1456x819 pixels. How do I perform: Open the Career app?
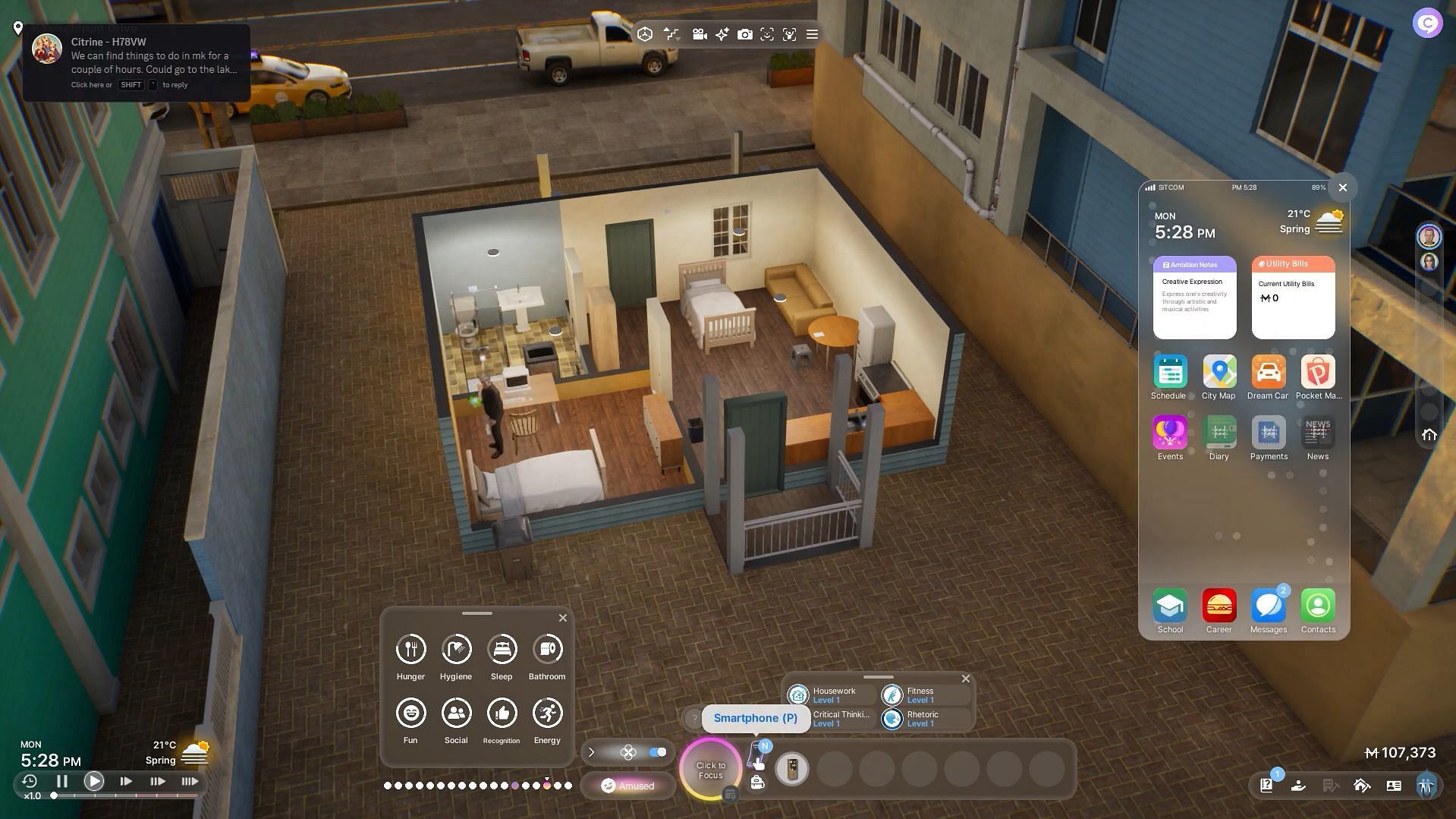(x=1219, y=606)
